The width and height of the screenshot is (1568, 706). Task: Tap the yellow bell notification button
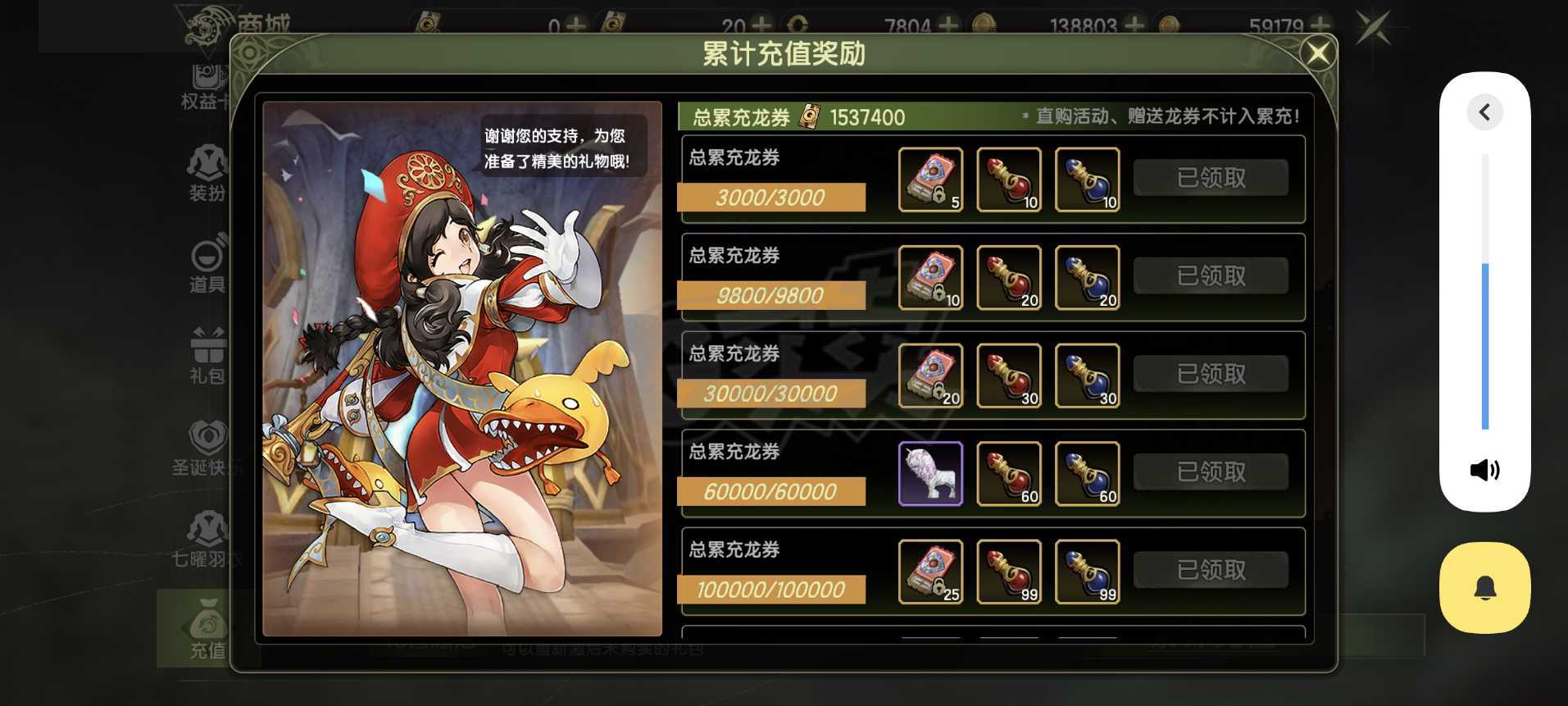pos(1484,588)
